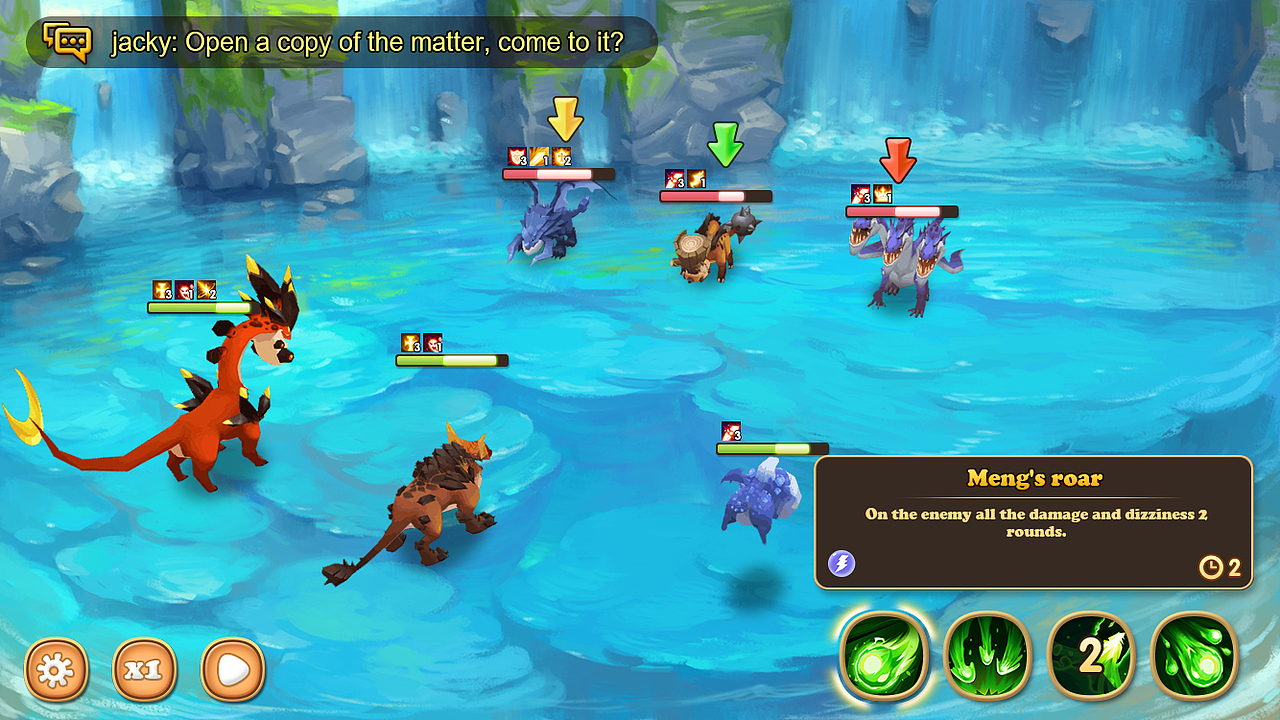This screenshot has width=1280, height=720.
Task: Start auto-battle with the play button
Action: [233, 669]
